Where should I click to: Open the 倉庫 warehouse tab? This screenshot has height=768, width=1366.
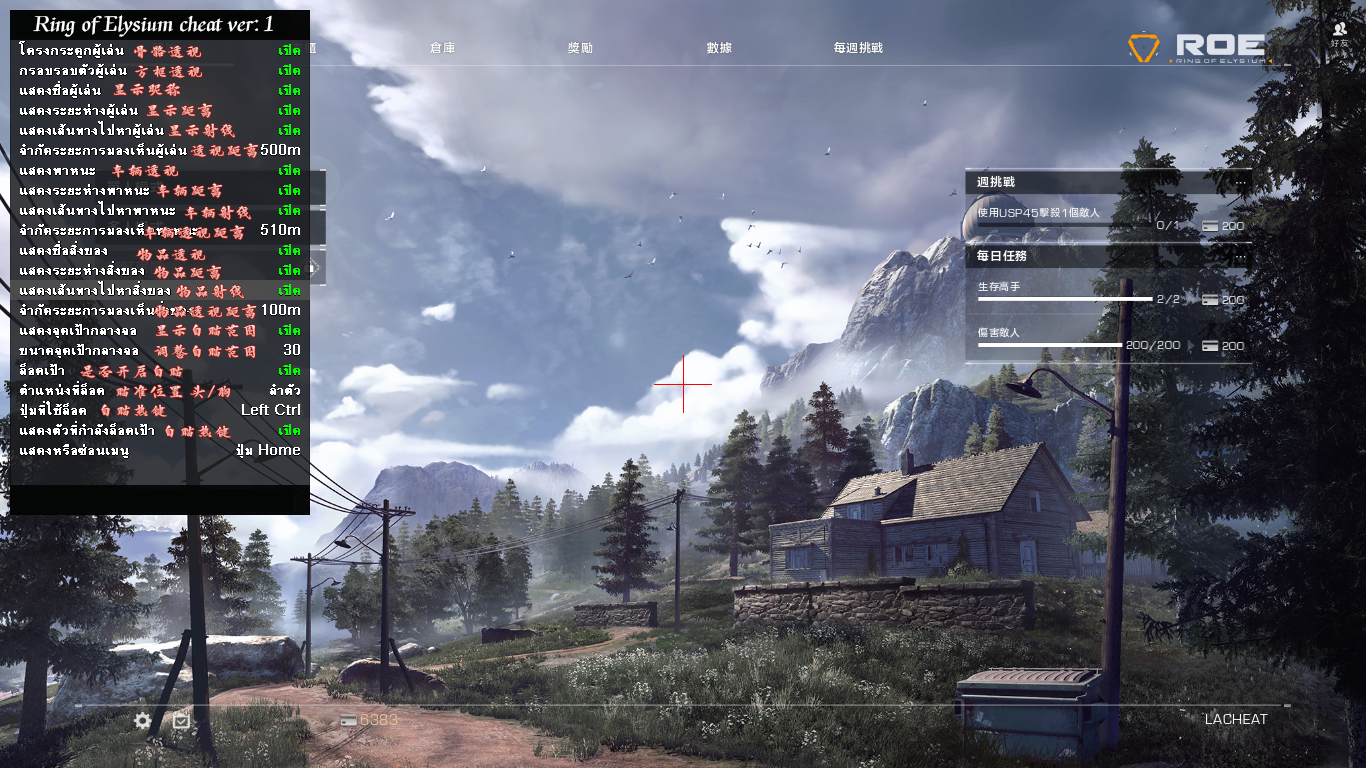(x=442, y=48)
